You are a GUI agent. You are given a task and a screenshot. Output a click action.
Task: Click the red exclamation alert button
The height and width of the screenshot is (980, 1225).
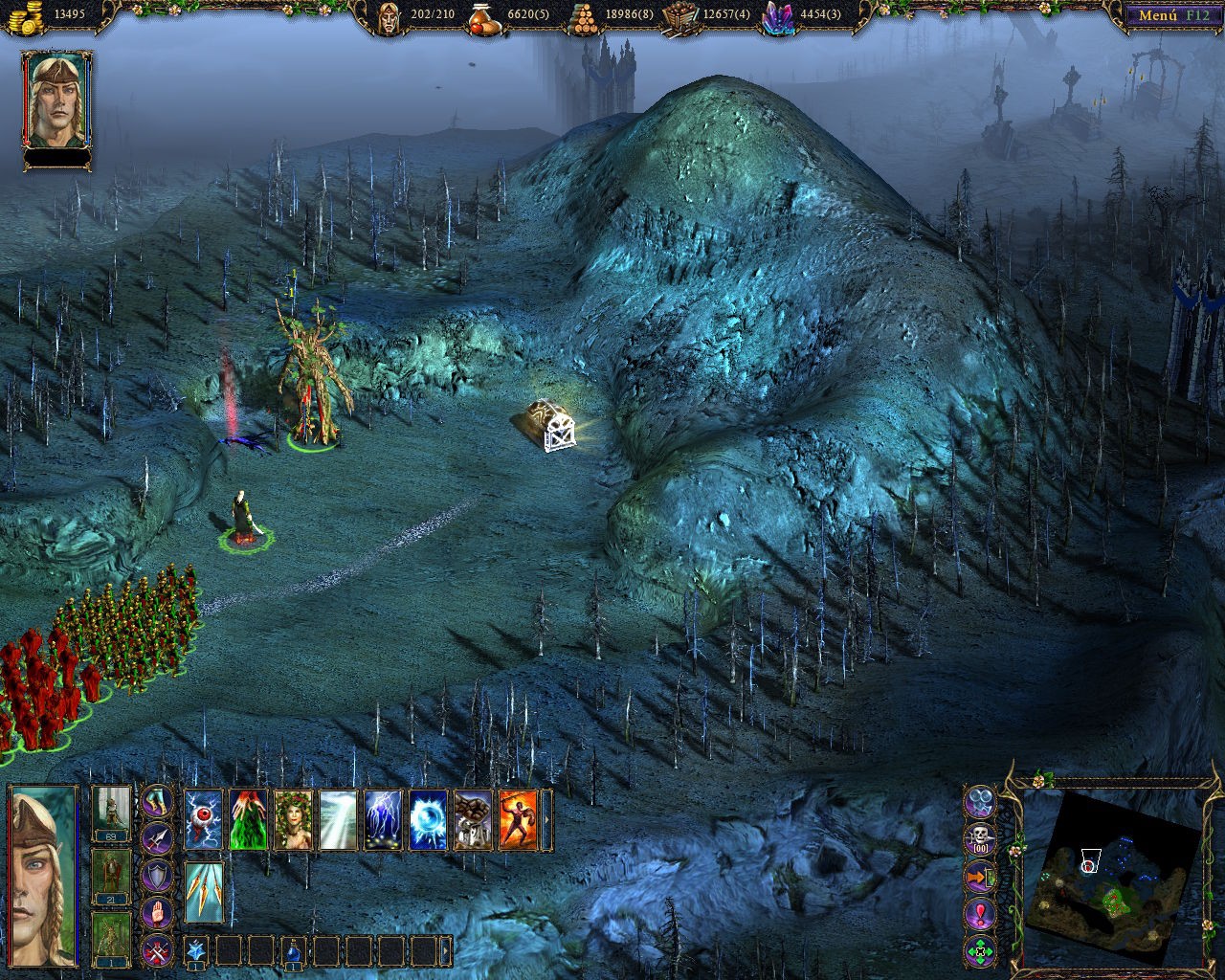pyautogui.click(x=981, y=914)
